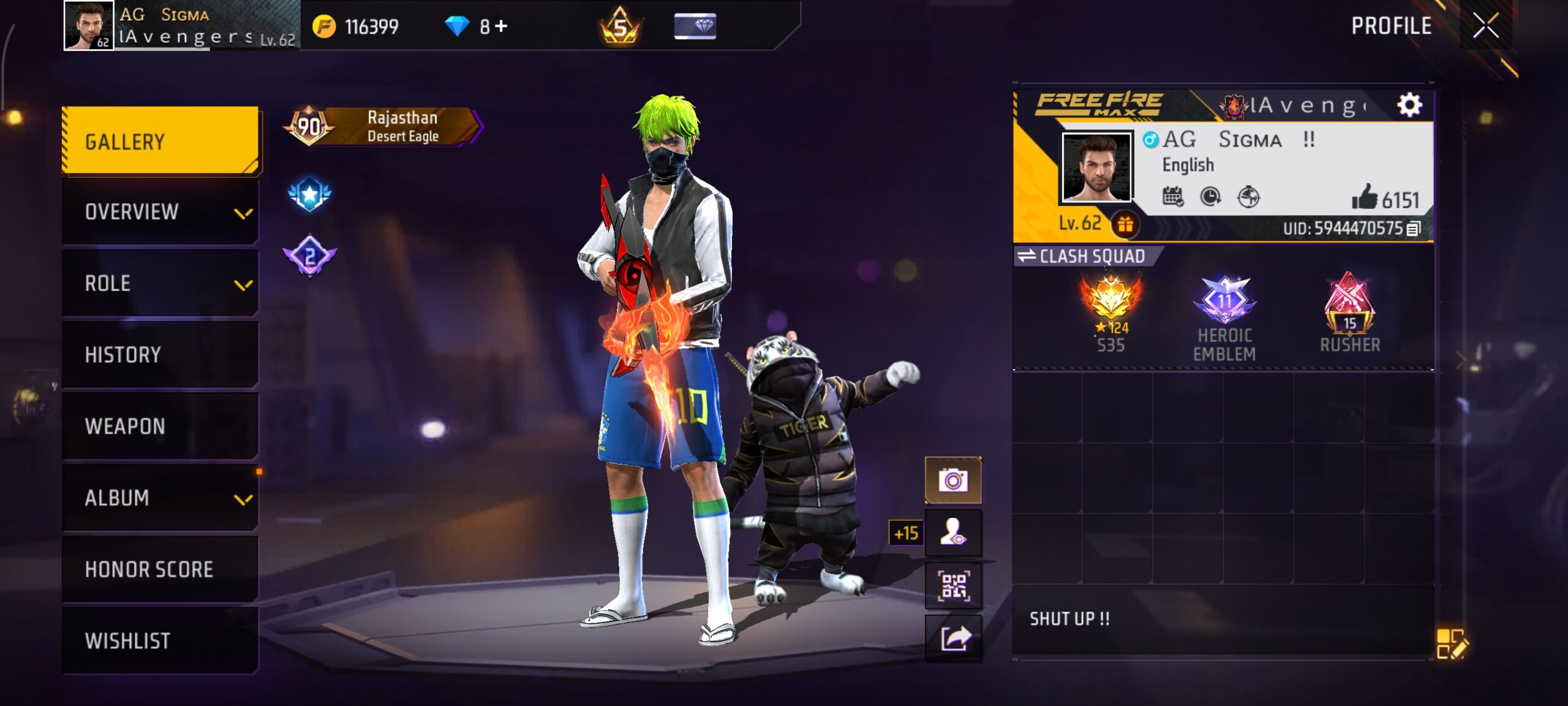Expand the ROLE section chevron
This screenshot has height=706, width=1568.
click(244, 284)
